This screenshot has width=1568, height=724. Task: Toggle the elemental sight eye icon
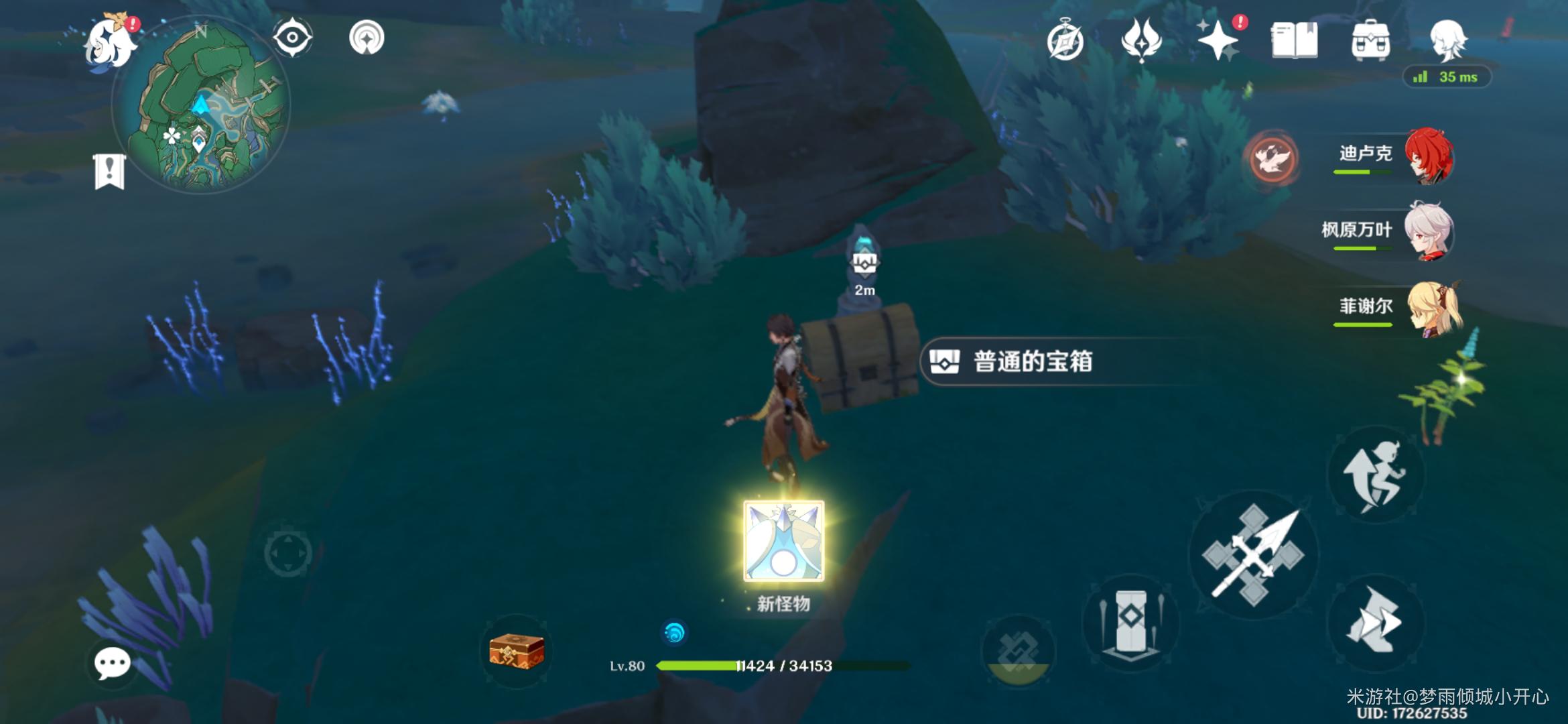[x=292, y=37]
